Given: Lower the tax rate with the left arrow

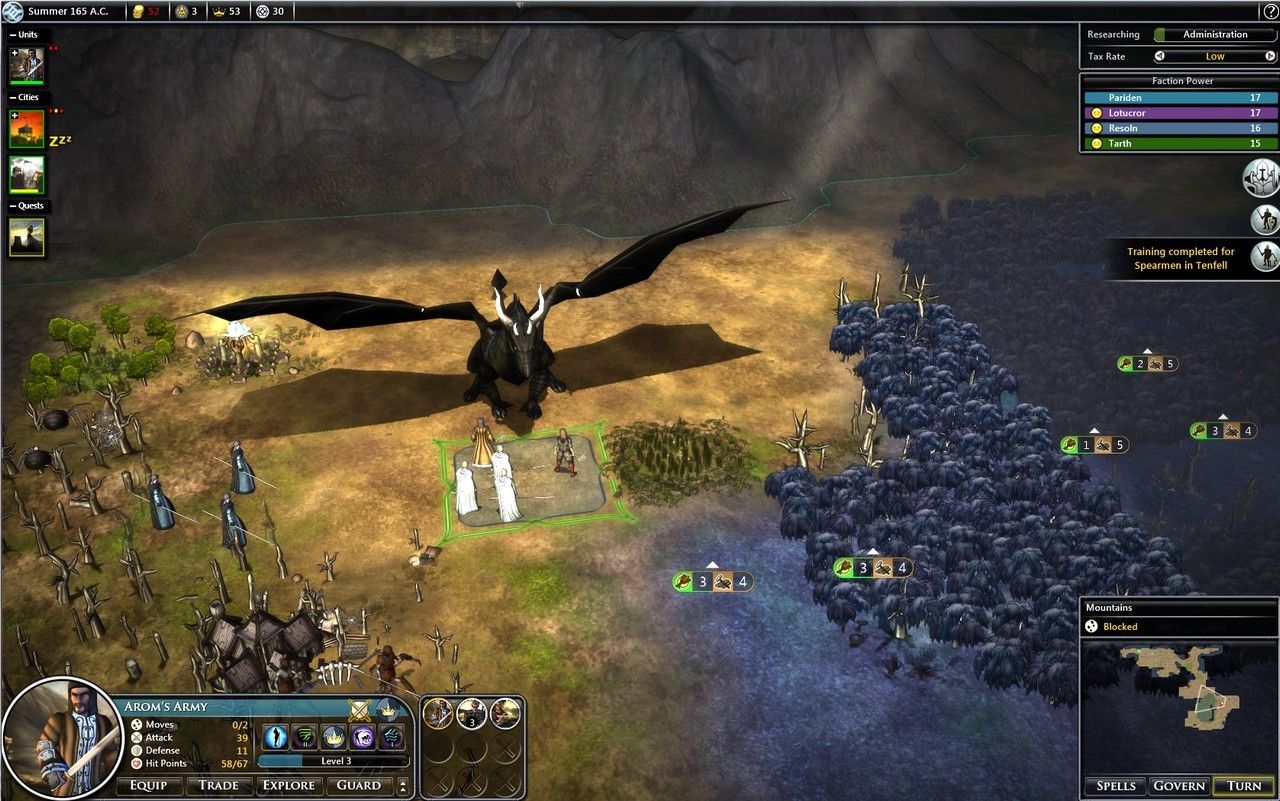Looking at the screenshot, I should pyautogui.click(x=1160, y=57).
